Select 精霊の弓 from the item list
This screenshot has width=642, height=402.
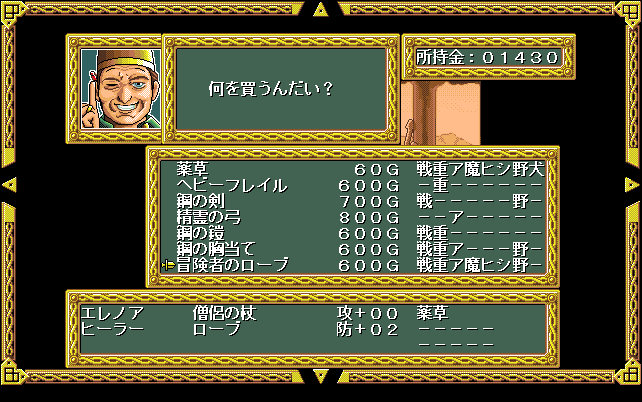[x=208, y=217]
